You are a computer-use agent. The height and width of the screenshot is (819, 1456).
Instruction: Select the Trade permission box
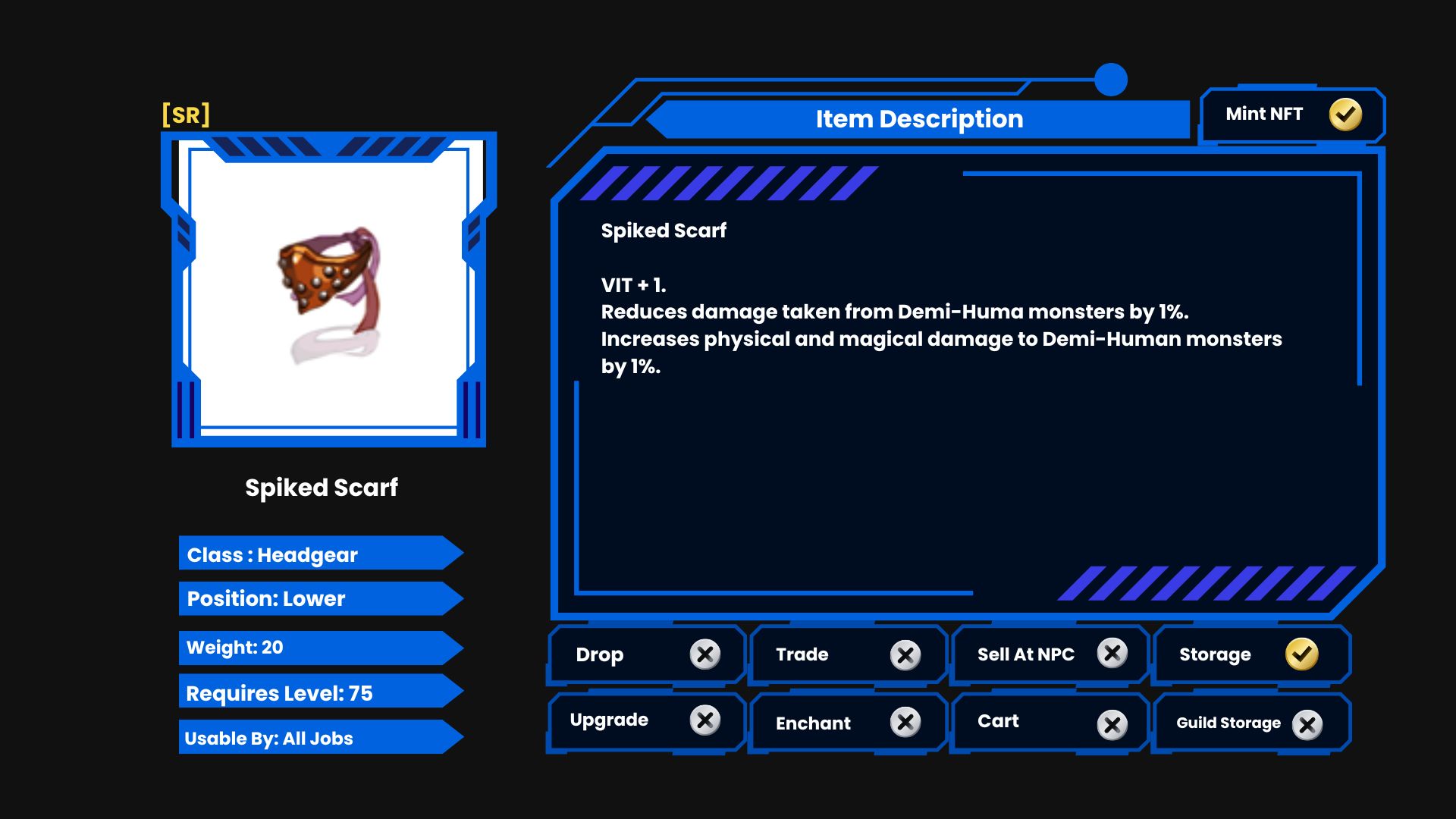point(848,654)
